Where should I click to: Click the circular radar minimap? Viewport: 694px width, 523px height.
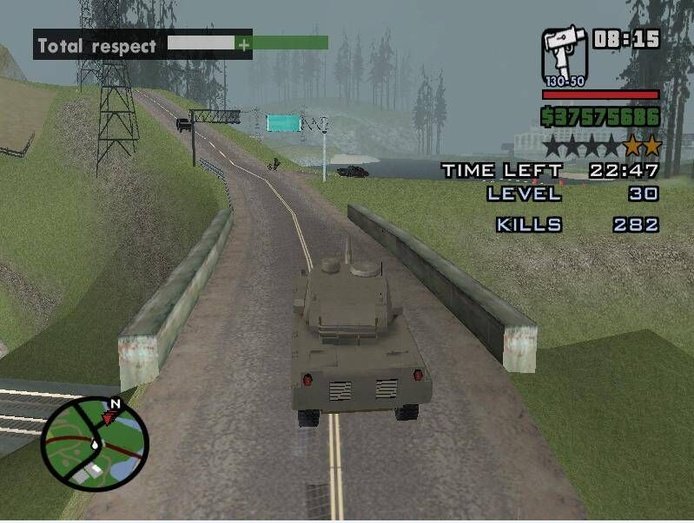[94, 444]
